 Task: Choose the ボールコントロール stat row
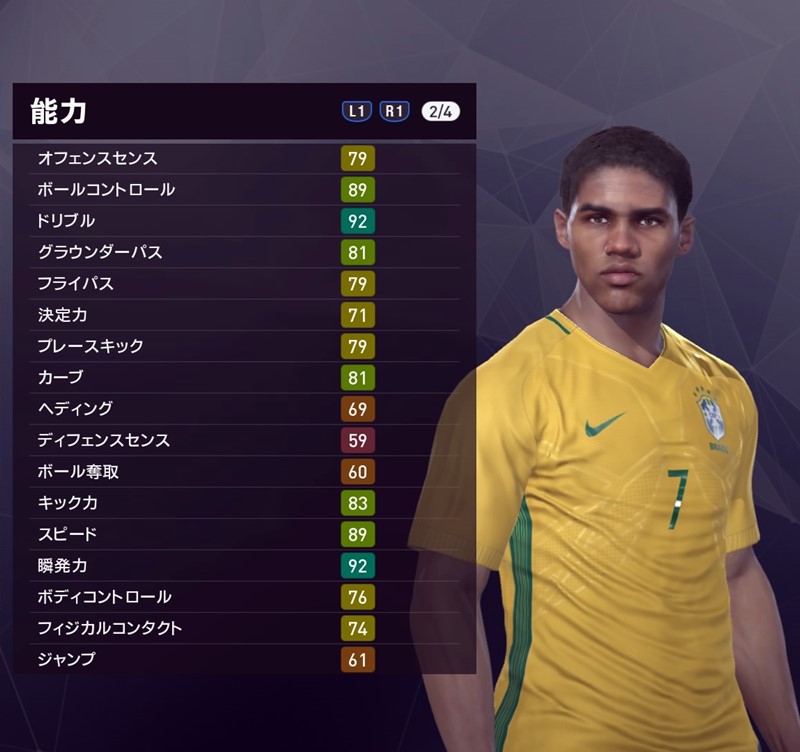coord(240,189)
